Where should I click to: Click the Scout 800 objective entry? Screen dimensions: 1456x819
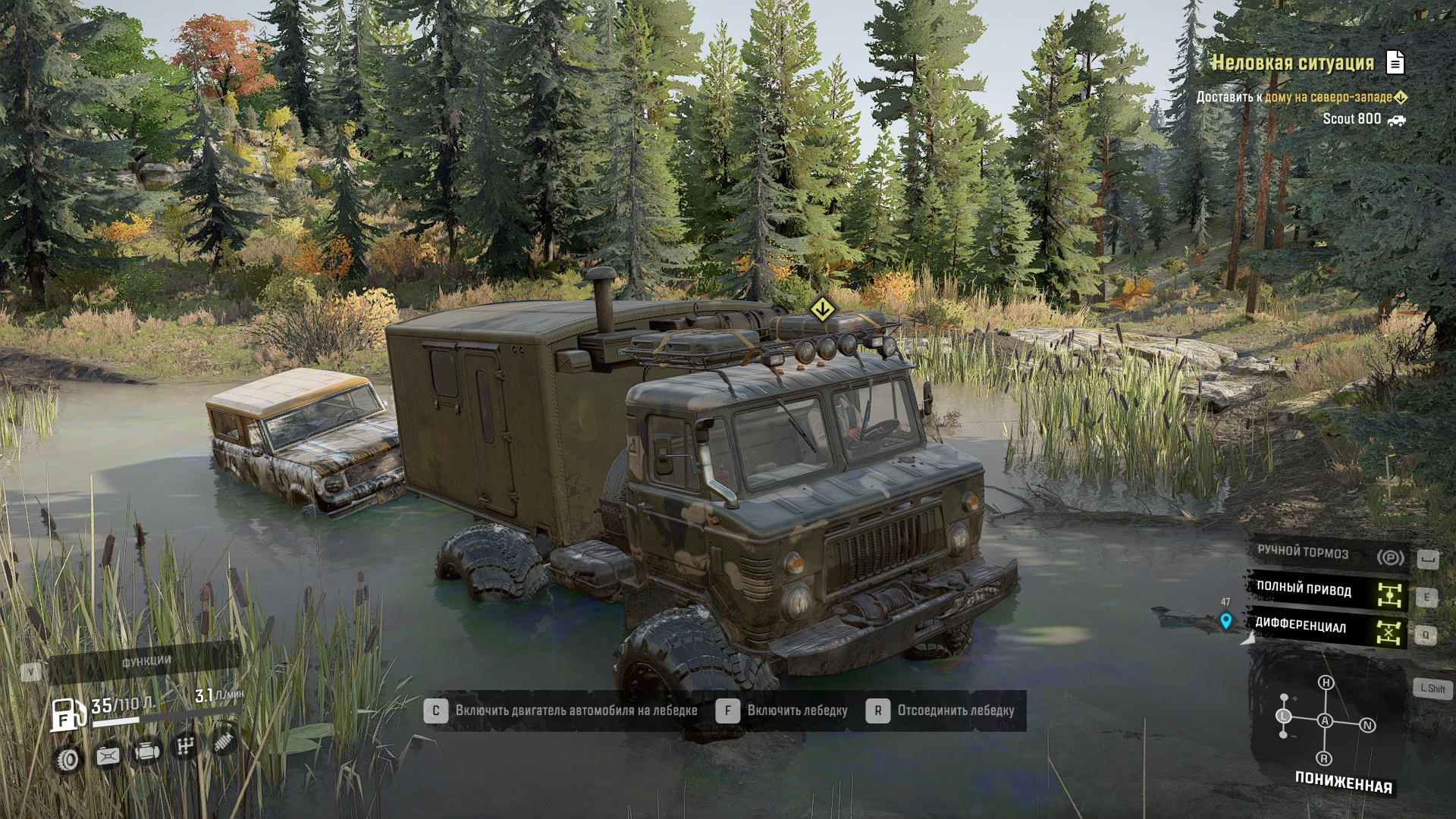[x=1352, y=119]
